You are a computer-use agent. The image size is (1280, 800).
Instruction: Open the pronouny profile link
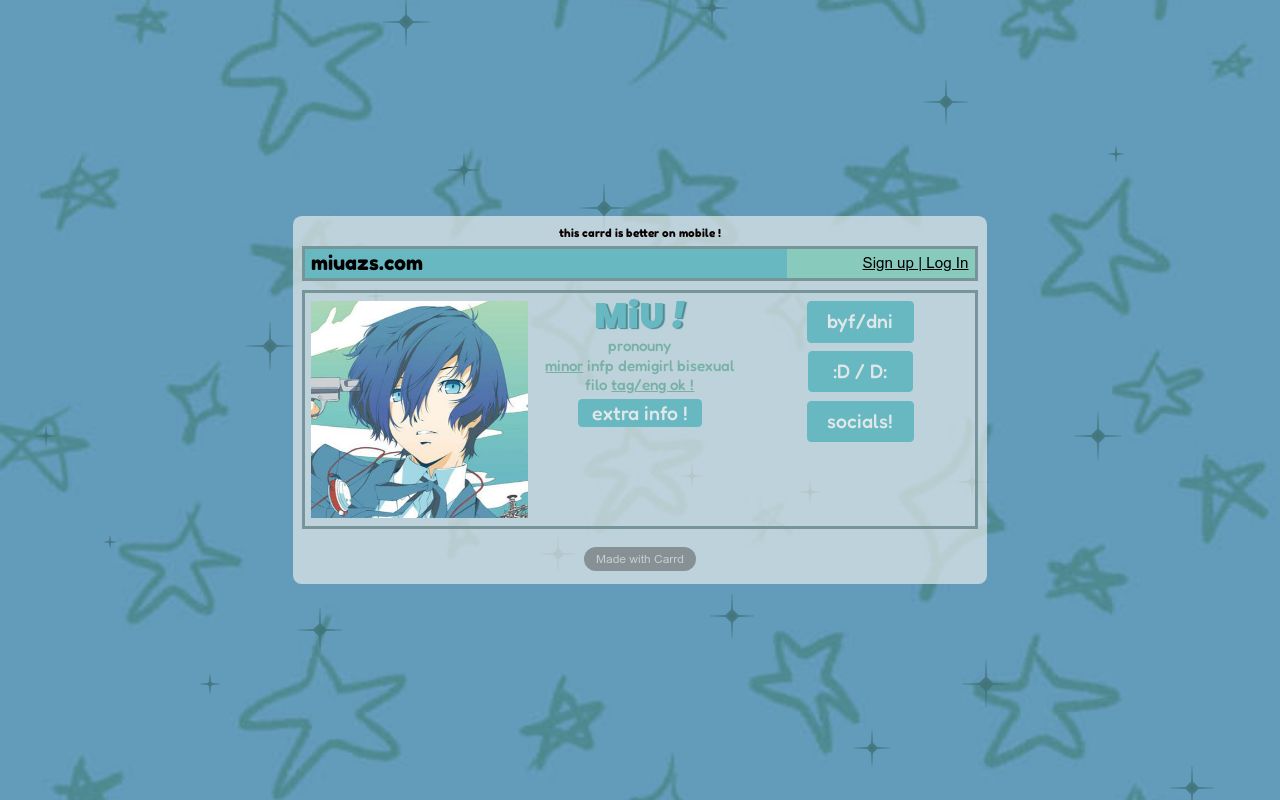[639, 346]
